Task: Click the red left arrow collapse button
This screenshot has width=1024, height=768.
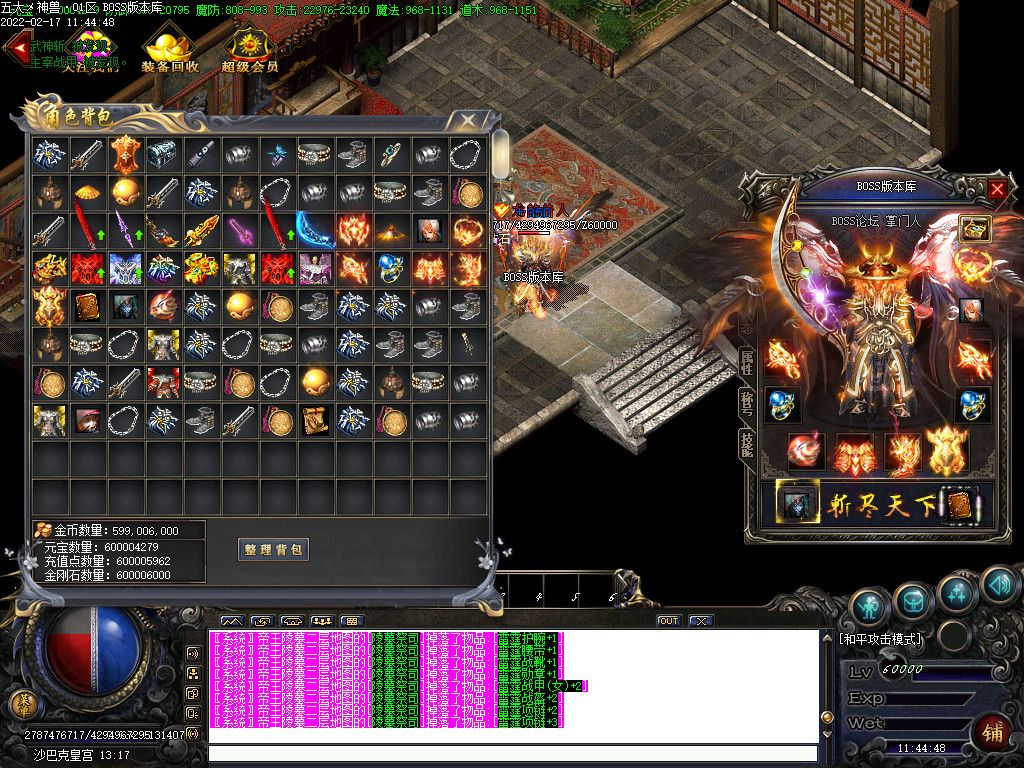Action: (15, 52)
